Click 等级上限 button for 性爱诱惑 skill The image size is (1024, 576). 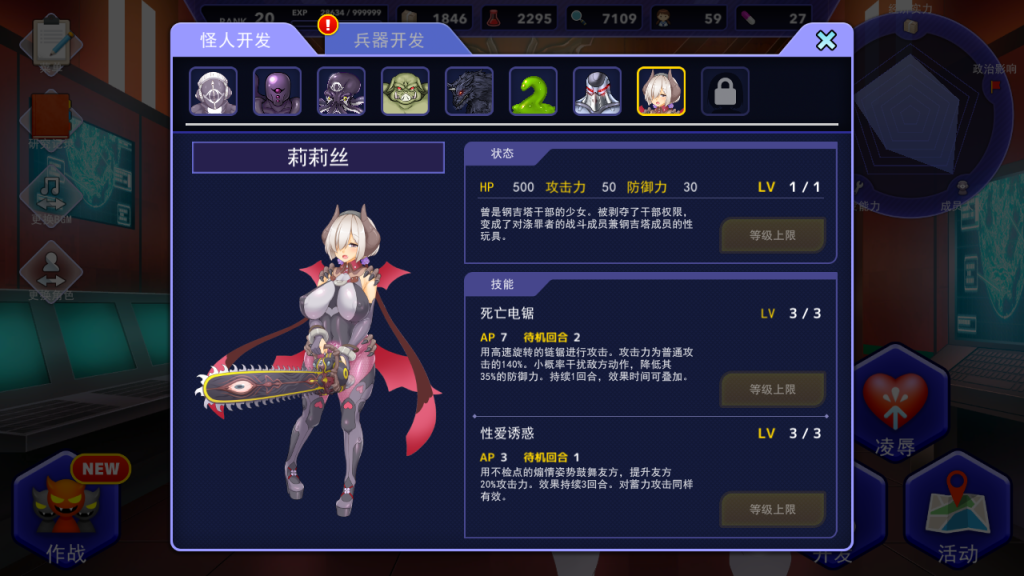pos(773,509)
